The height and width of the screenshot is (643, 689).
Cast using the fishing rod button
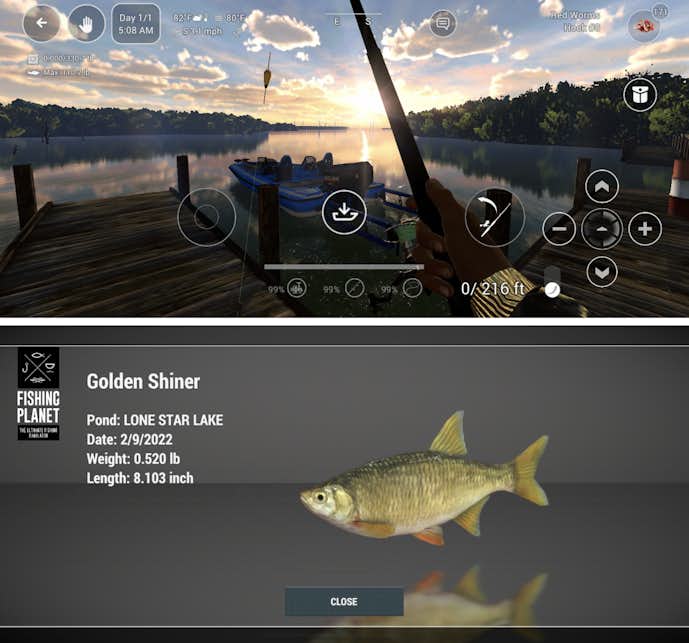494,216
